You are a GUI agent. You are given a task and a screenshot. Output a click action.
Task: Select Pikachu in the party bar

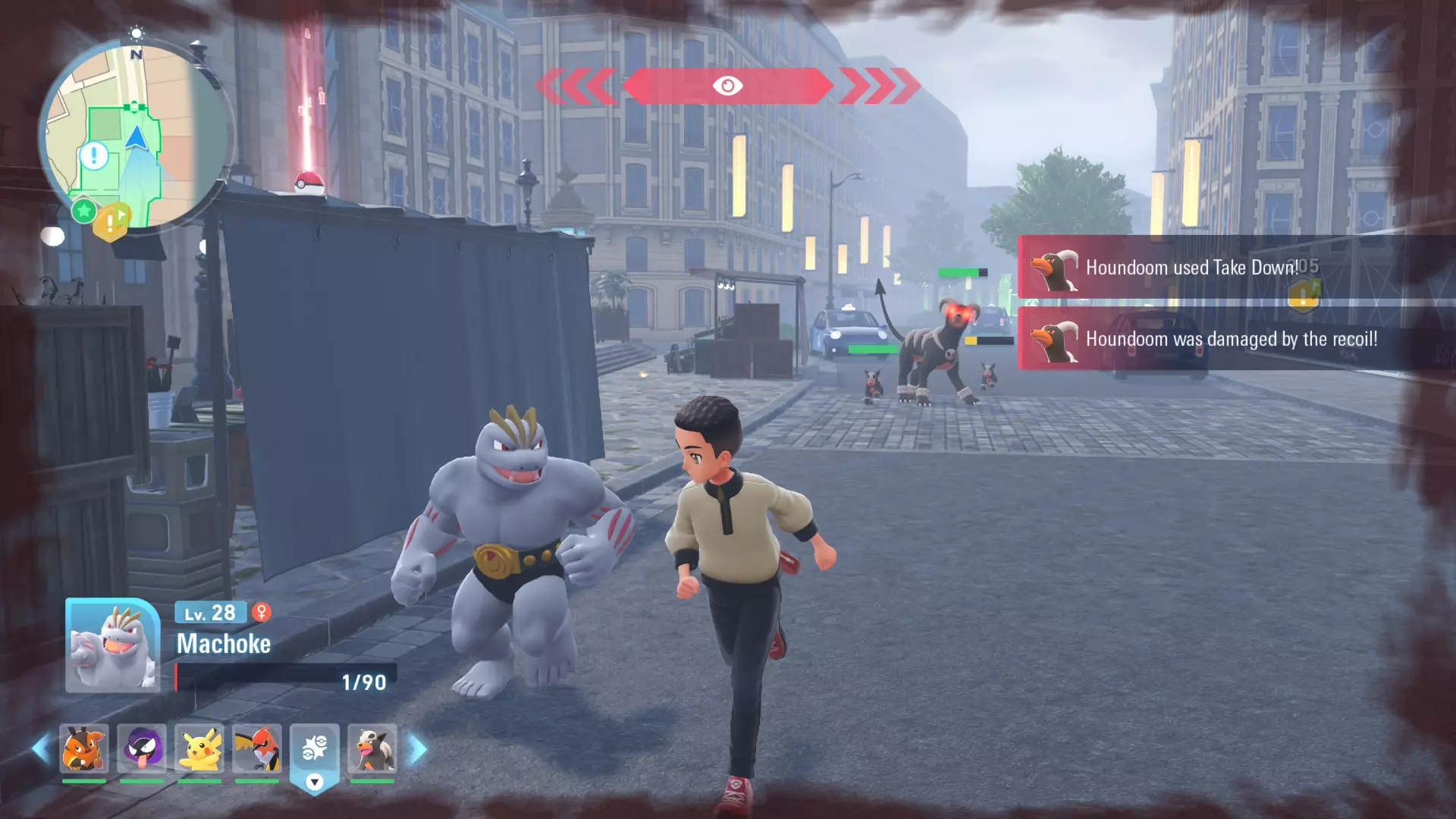pyautogui.click(x=199, y=749)
